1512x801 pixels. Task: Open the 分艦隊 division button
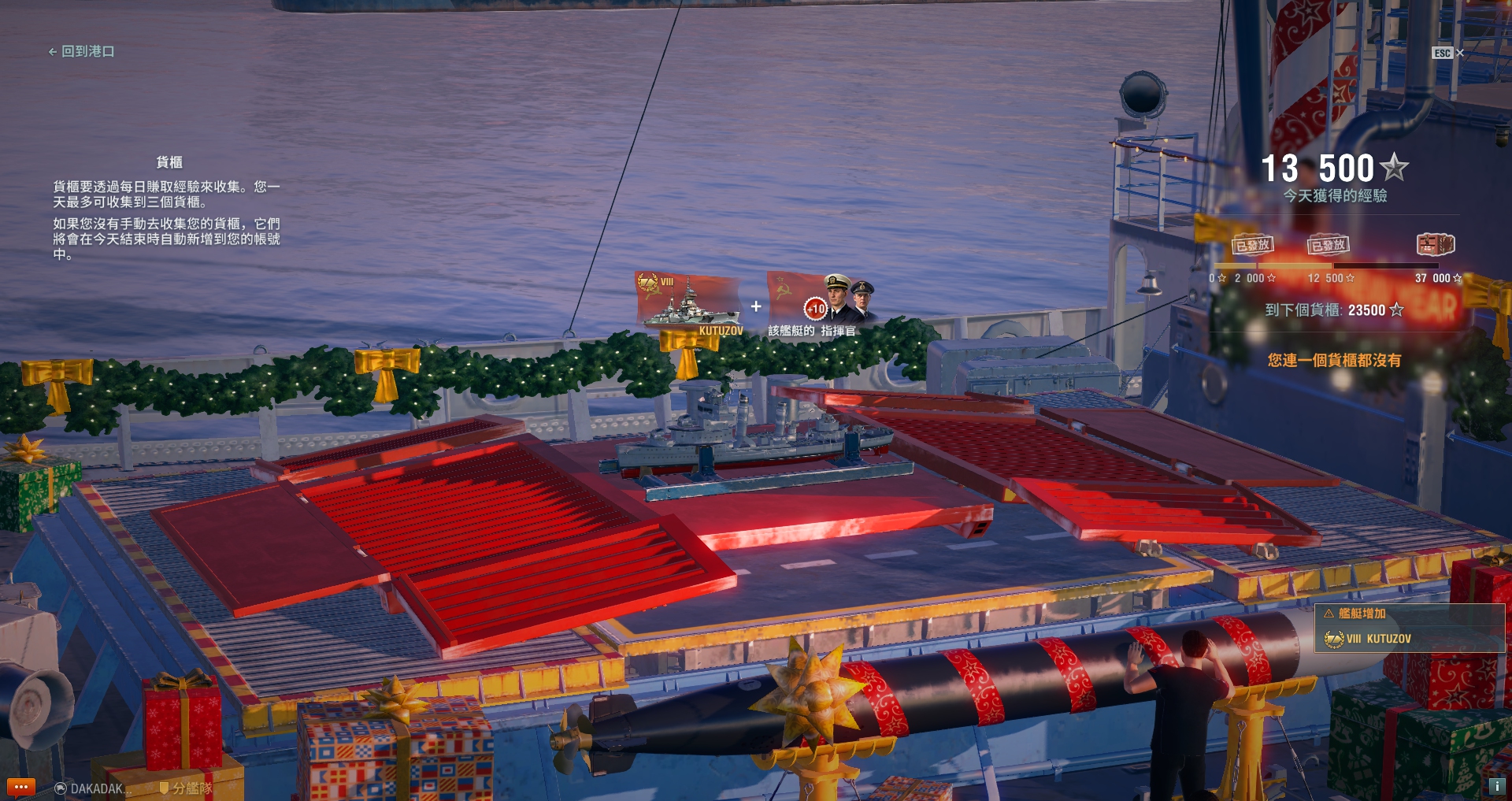click(x=186, y=788)
